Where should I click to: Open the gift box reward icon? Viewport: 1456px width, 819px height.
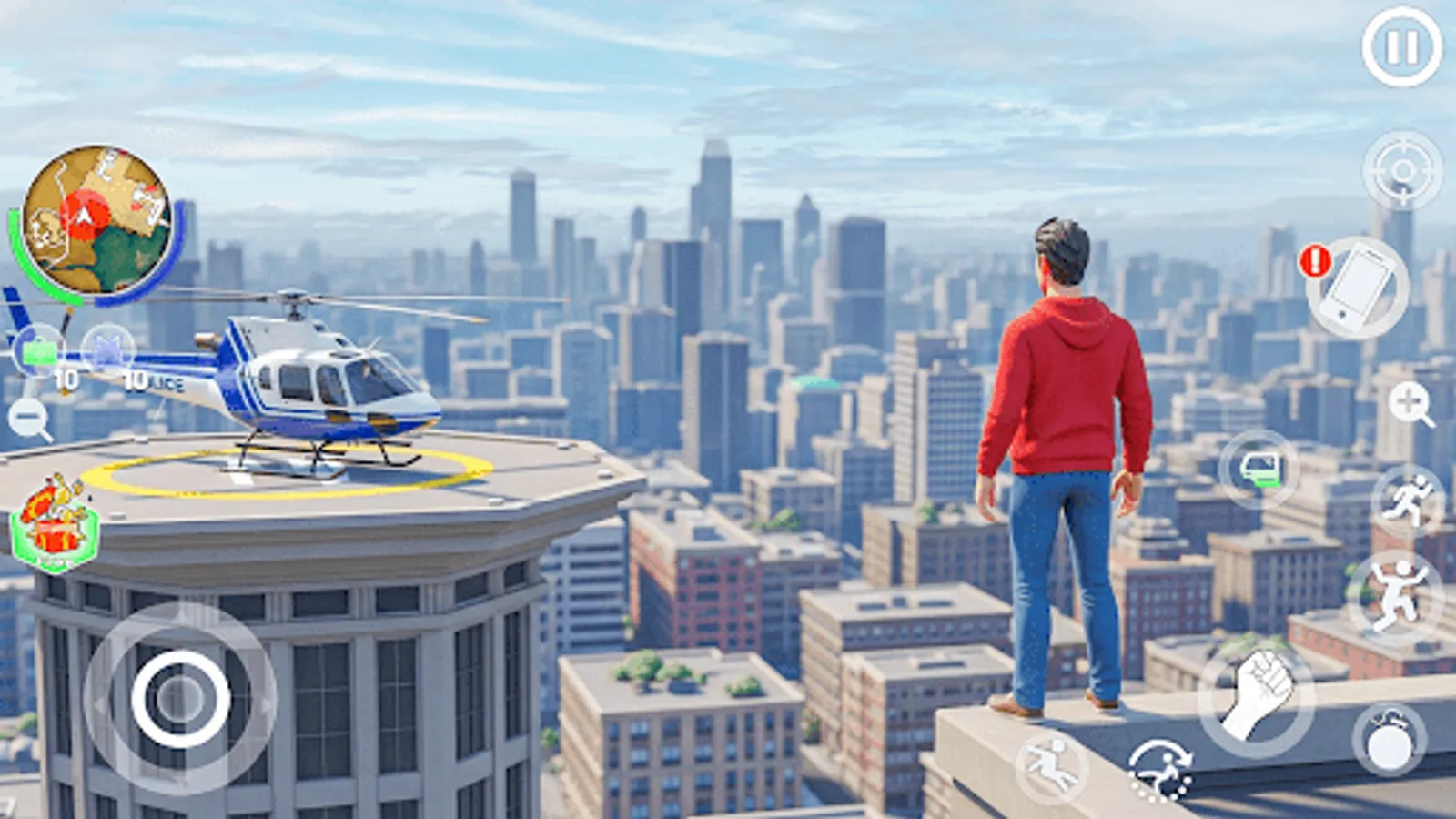(x=55, y=519)
